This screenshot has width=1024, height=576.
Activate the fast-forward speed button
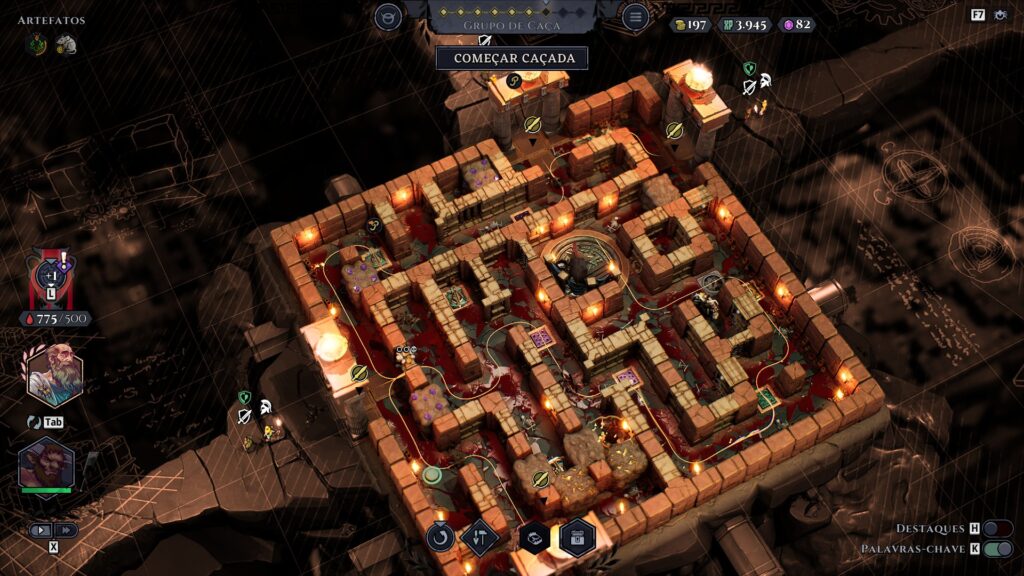tap(66, 530)
